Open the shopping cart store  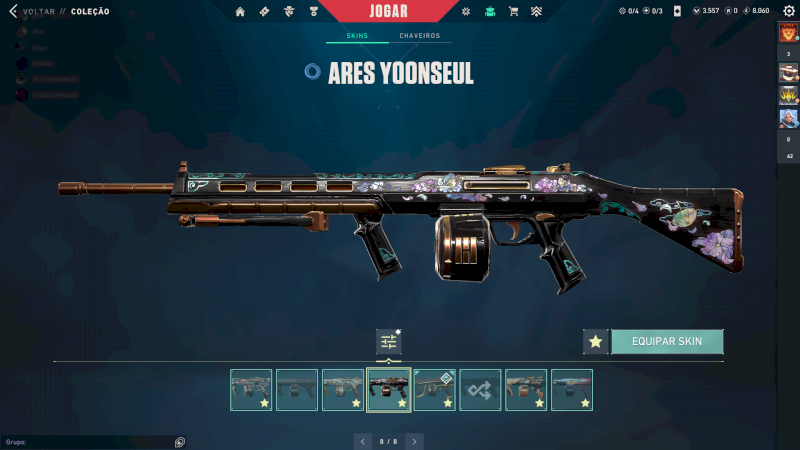point(513,11)
